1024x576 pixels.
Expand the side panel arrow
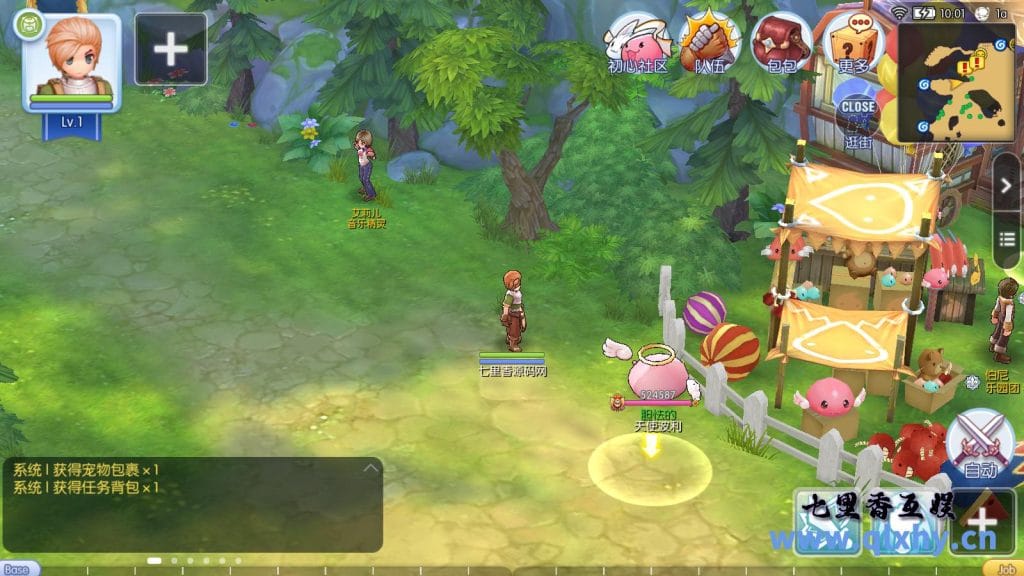(1006, 183)
